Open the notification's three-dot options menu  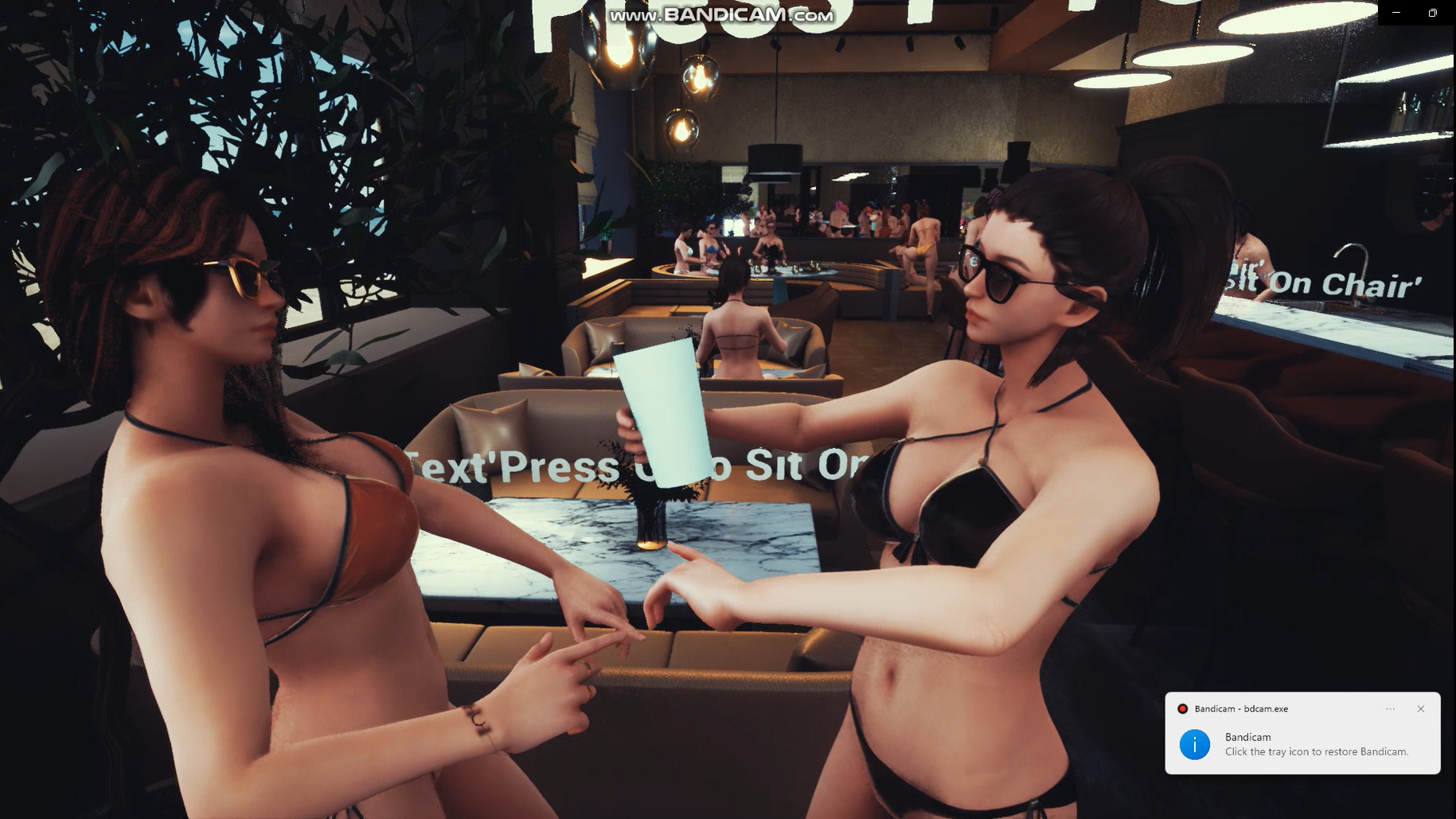1391,708
